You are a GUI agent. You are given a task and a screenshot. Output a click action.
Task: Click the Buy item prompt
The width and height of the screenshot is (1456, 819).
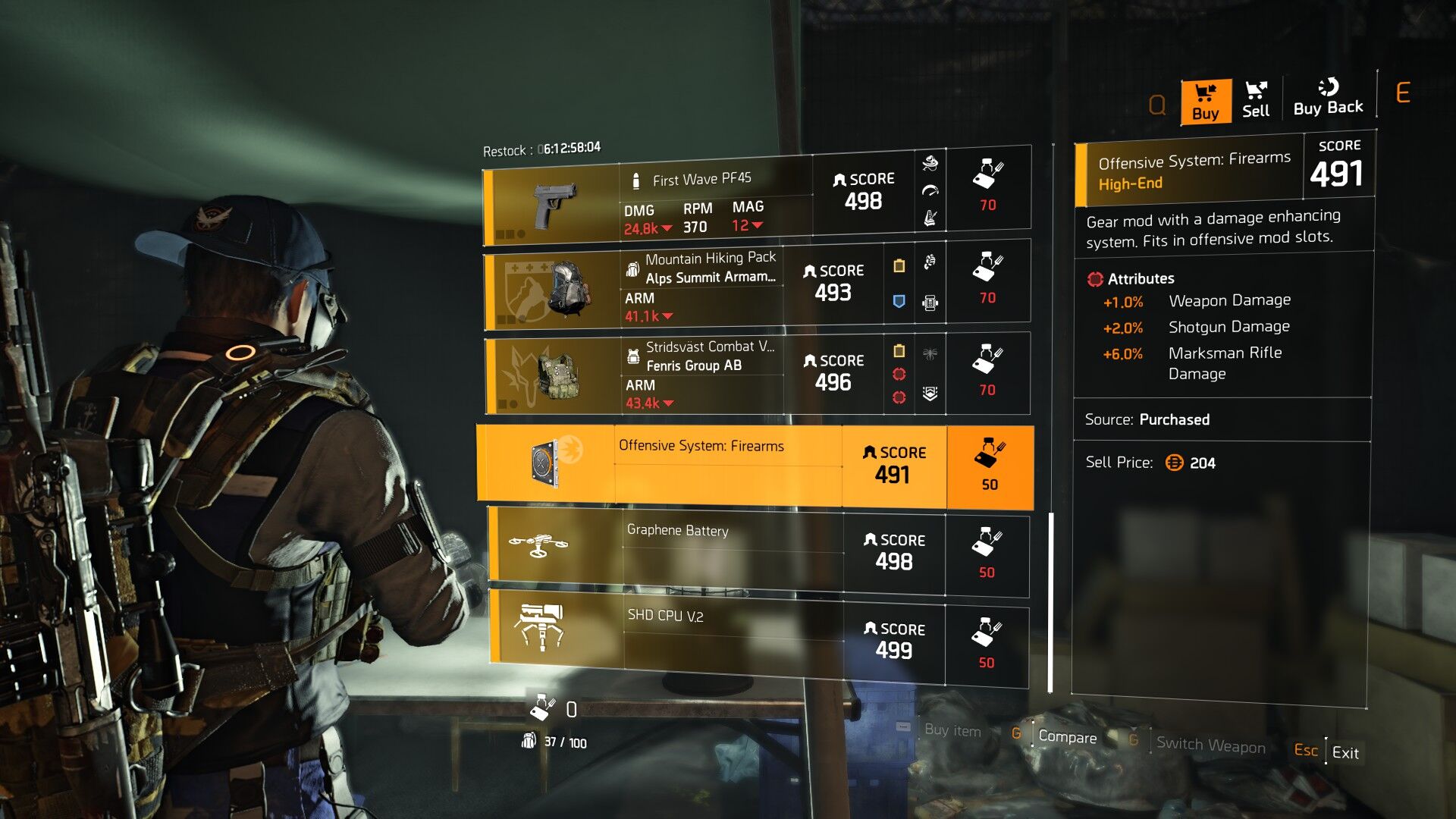pos(952,730)
